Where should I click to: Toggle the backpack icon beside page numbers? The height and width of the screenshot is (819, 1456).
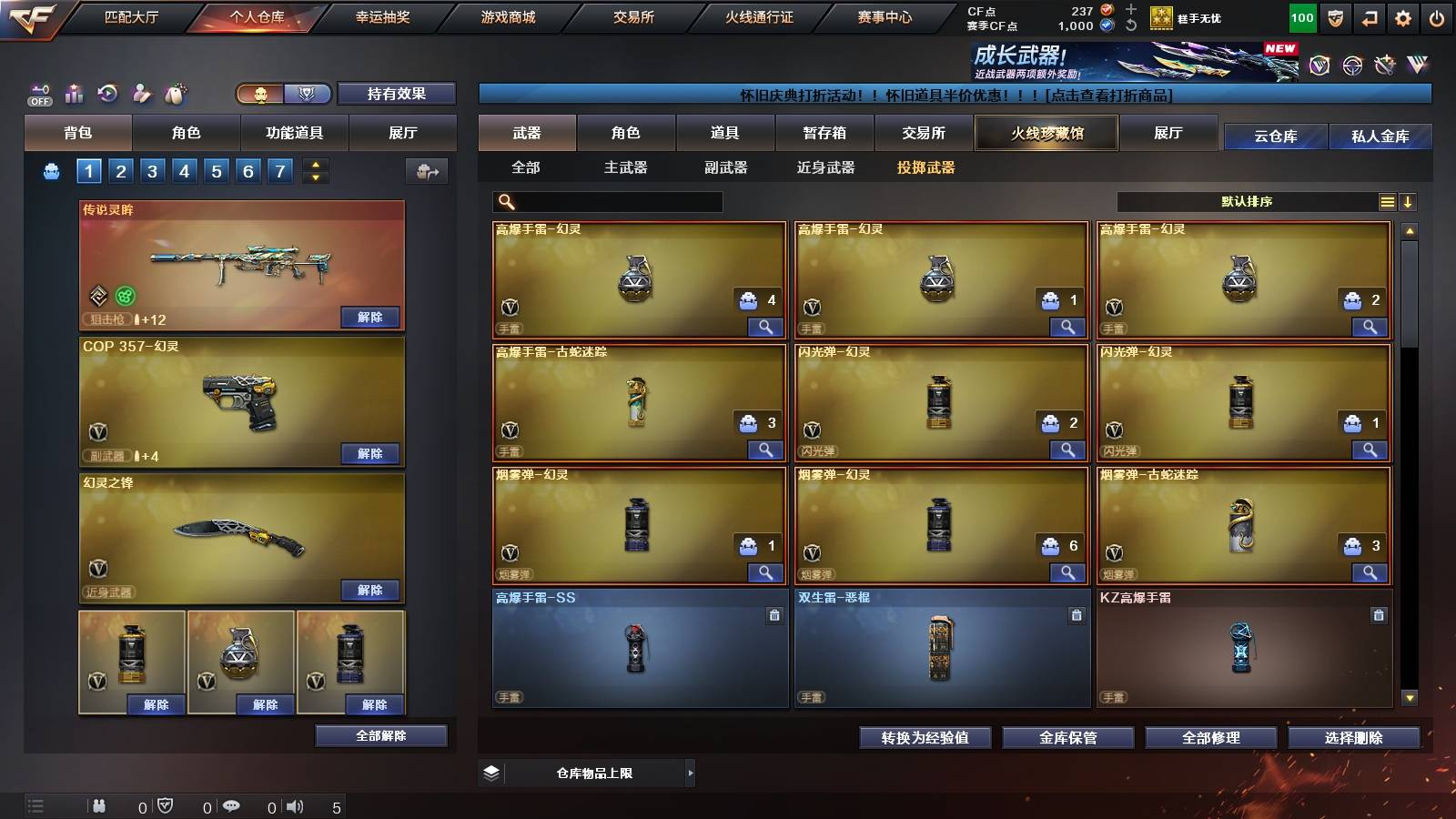tap(51, 169)
